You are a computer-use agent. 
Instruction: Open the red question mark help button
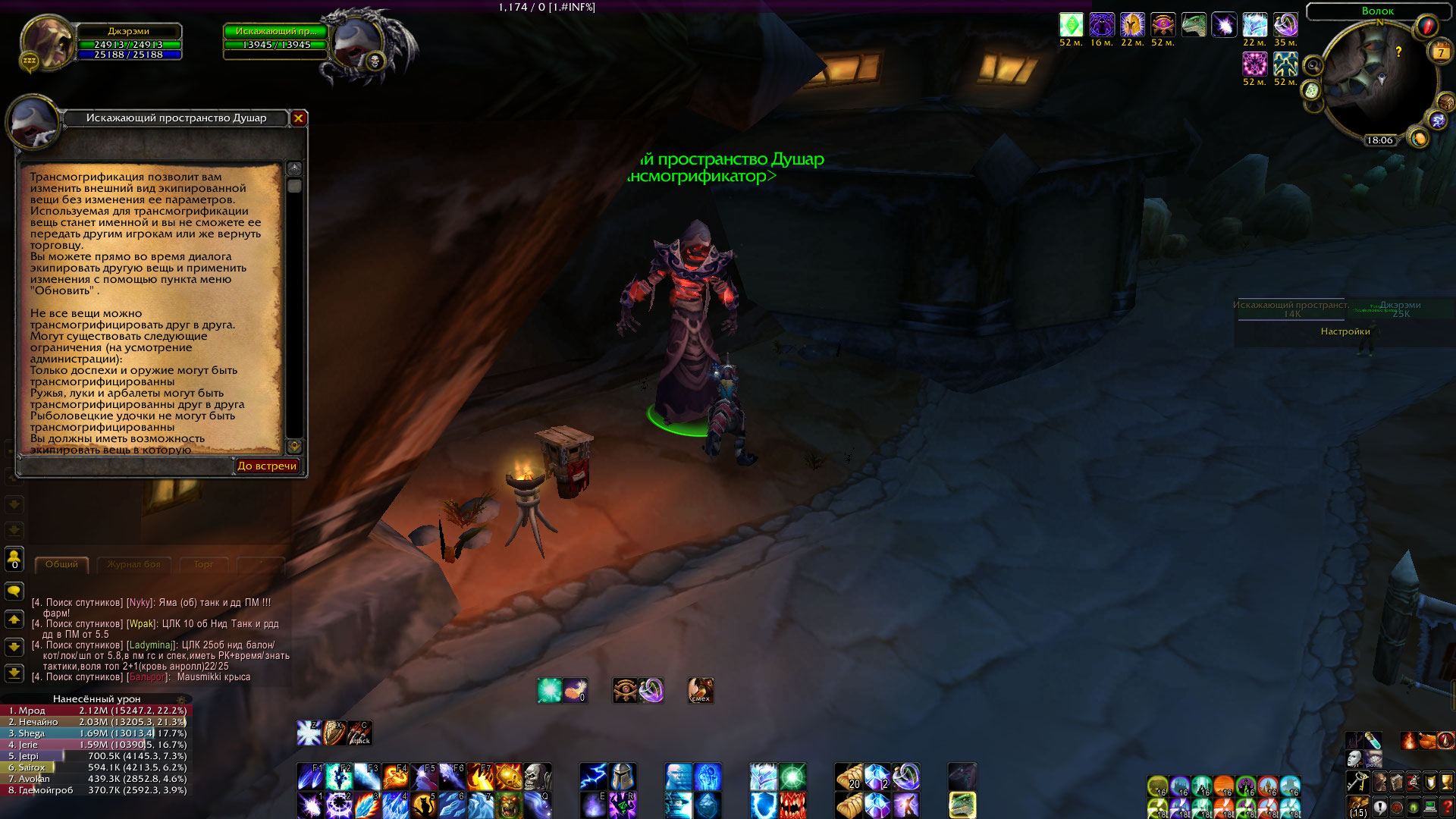coord(1447,807)
